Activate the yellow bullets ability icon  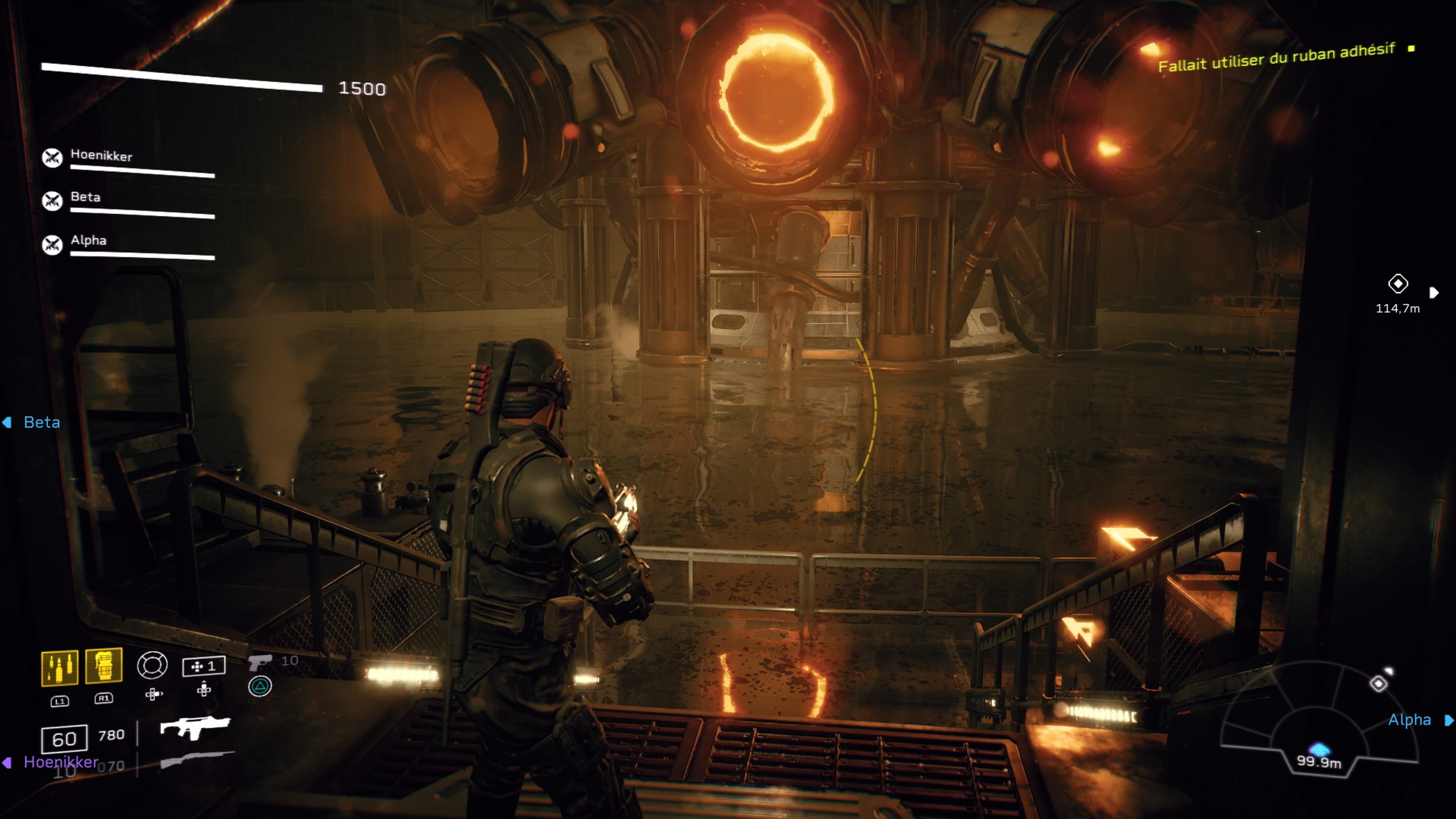pos(60,667)
